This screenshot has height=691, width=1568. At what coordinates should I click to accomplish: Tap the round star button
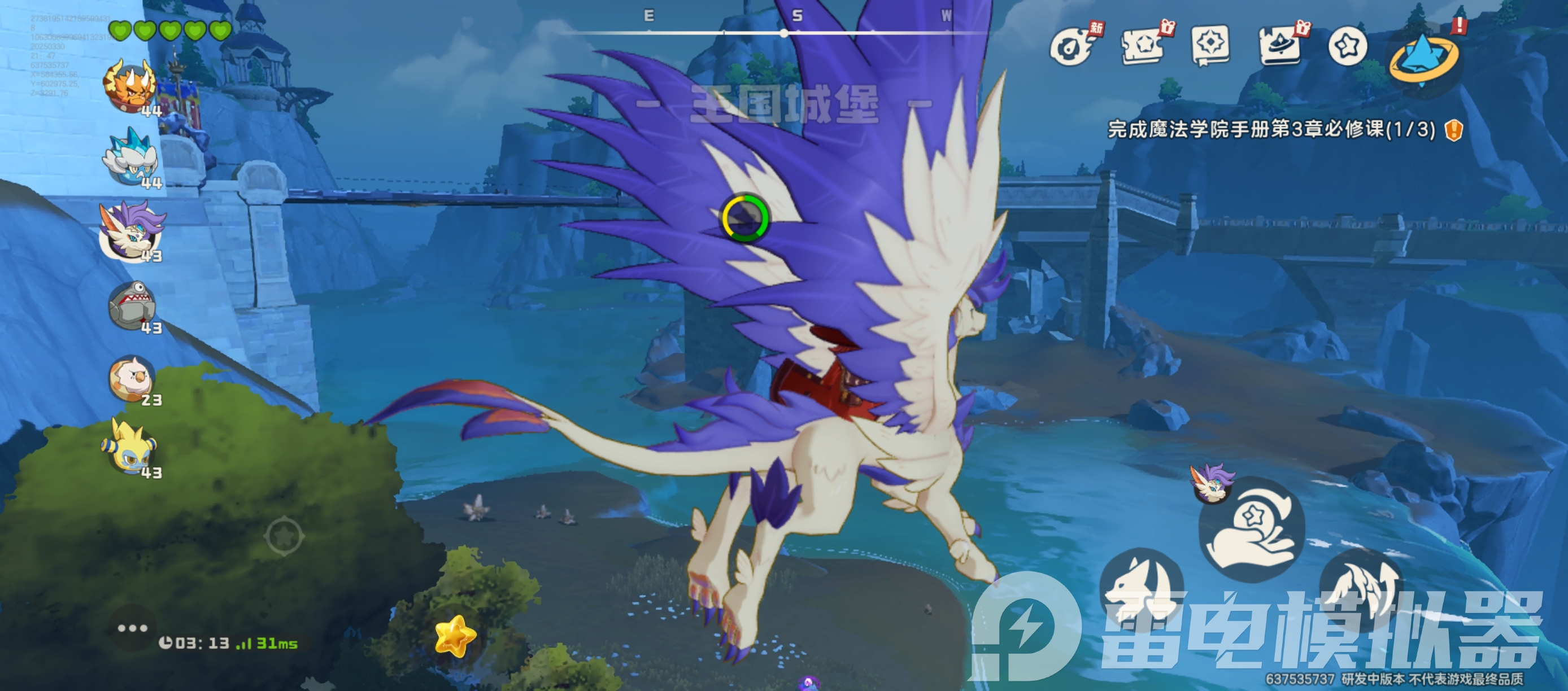pyautogui.click(x=1348, y=46)
